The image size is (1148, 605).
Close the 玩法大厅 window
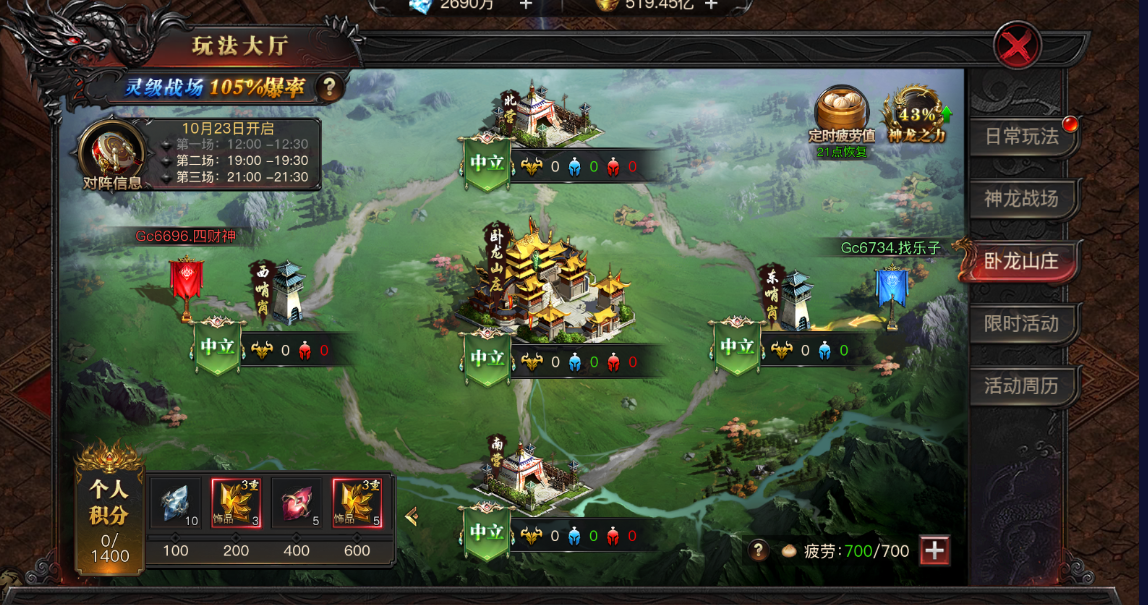tap(1018, 46)
